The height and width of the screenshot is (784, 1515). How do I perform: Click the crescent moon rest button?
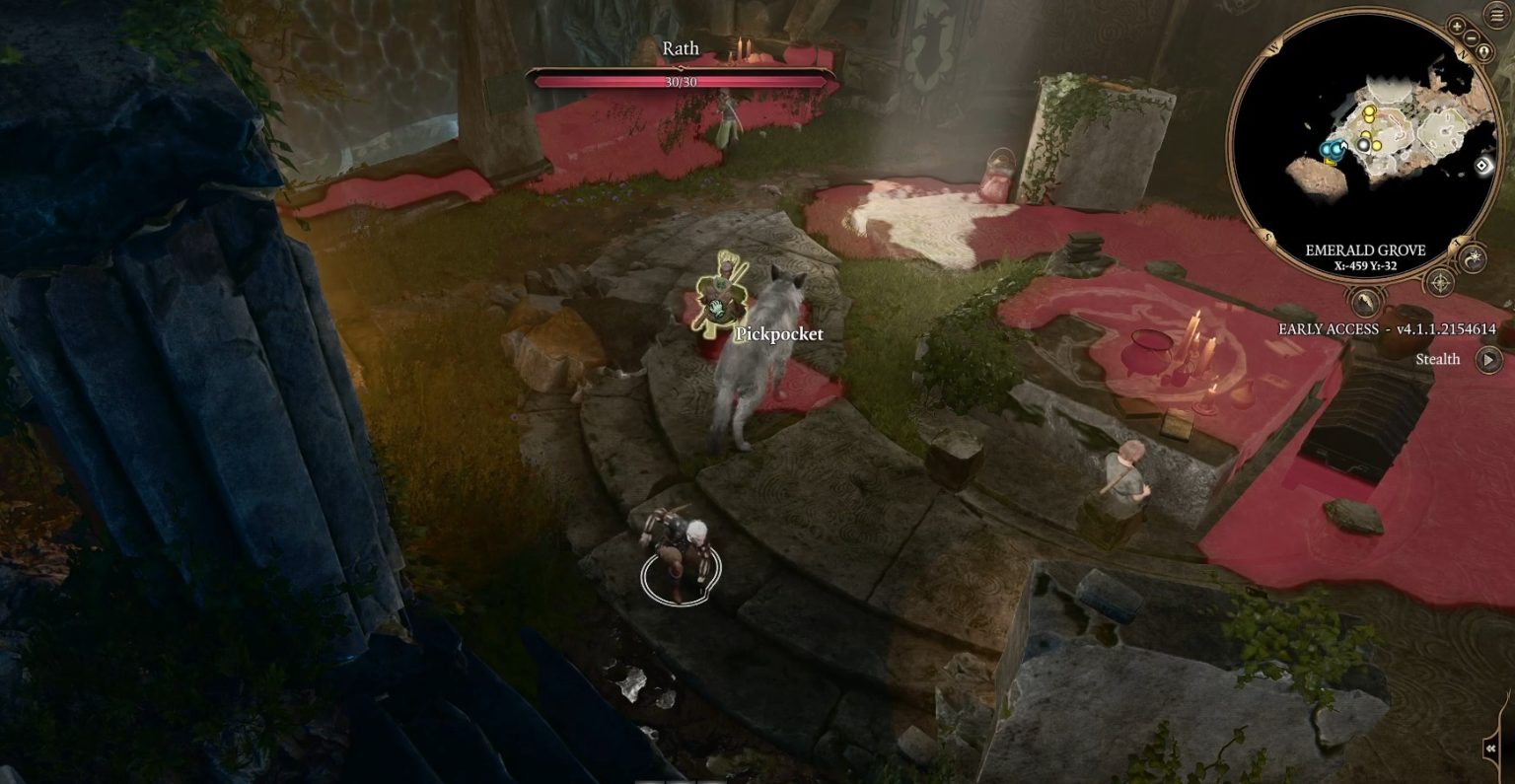tap(1472, 258)
